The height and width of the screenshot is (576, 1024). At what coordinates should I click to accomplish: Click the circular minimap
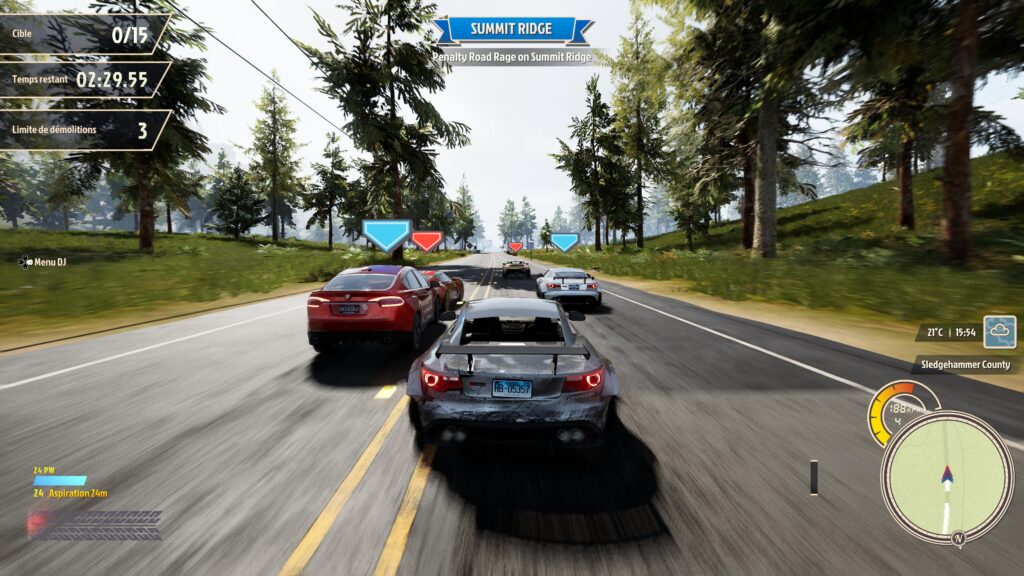[x=946, y=477]
